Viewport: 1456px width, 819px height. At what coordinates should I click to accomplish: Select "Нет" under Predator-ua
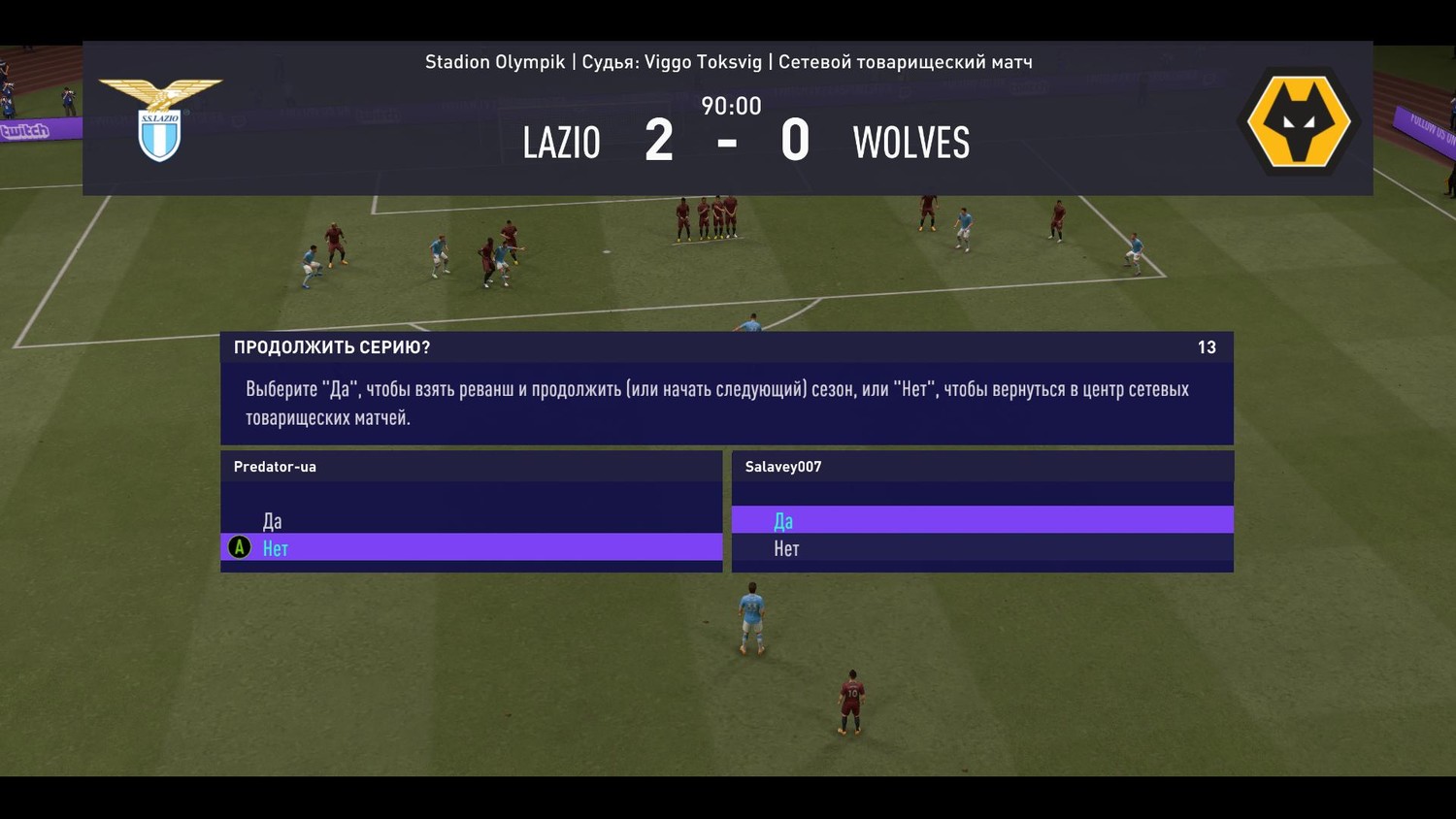point(276,548)
